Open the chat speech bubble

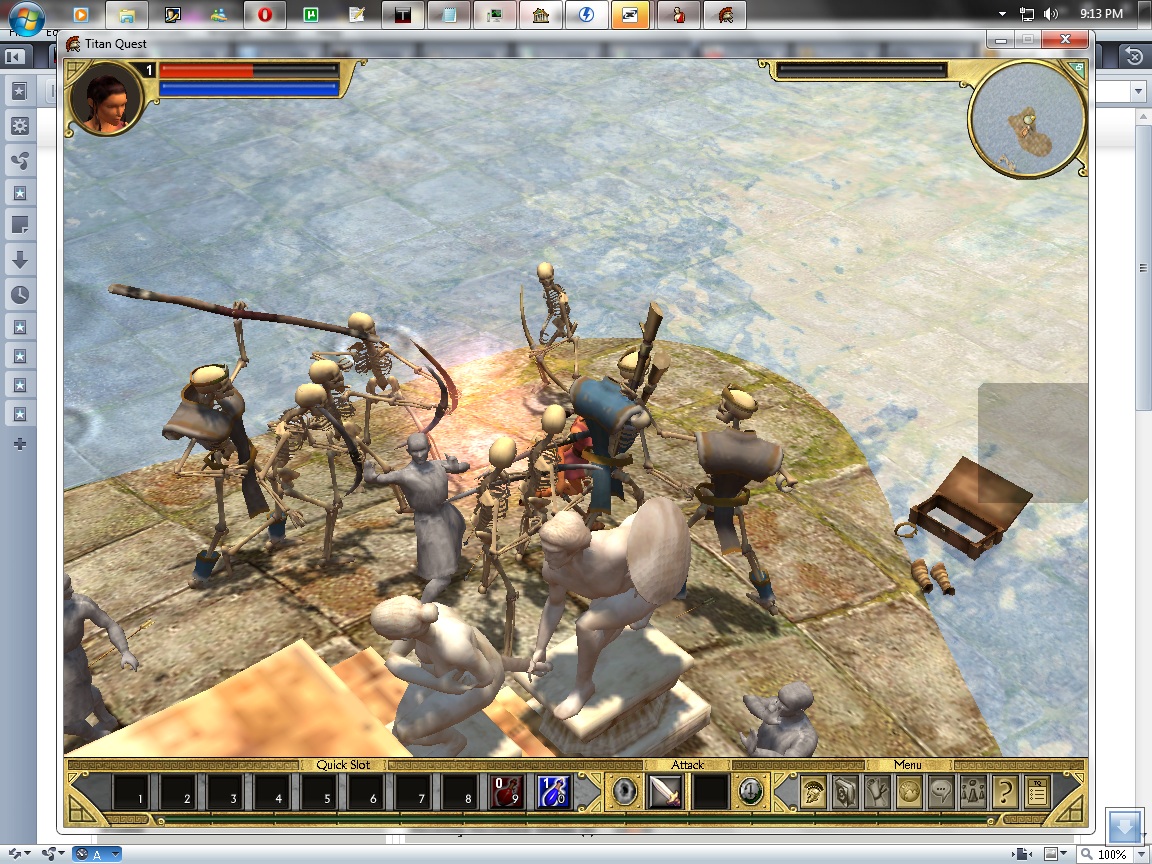click(941, 793)
